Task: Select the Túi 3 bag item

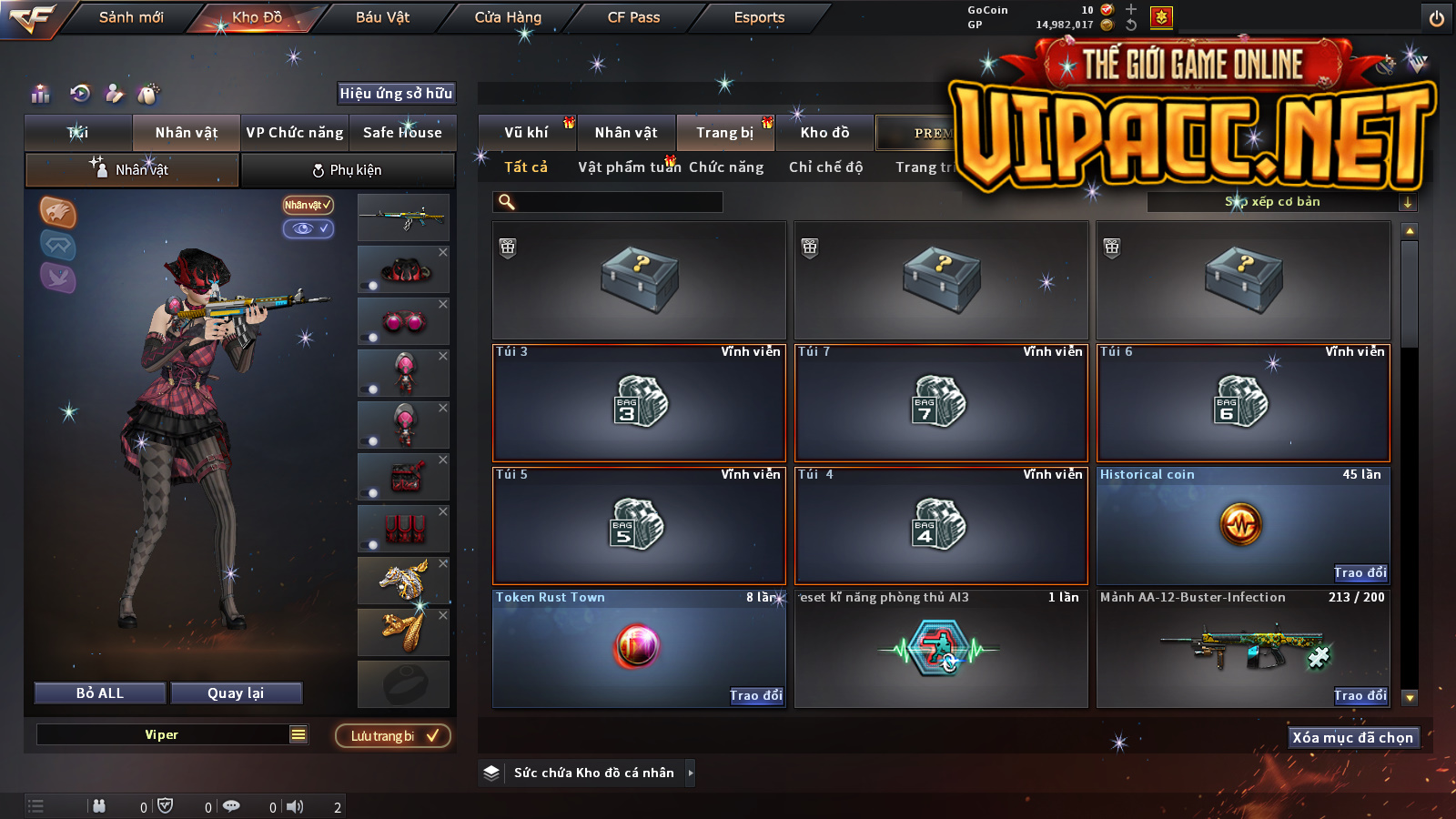Action: click(639, 402)
